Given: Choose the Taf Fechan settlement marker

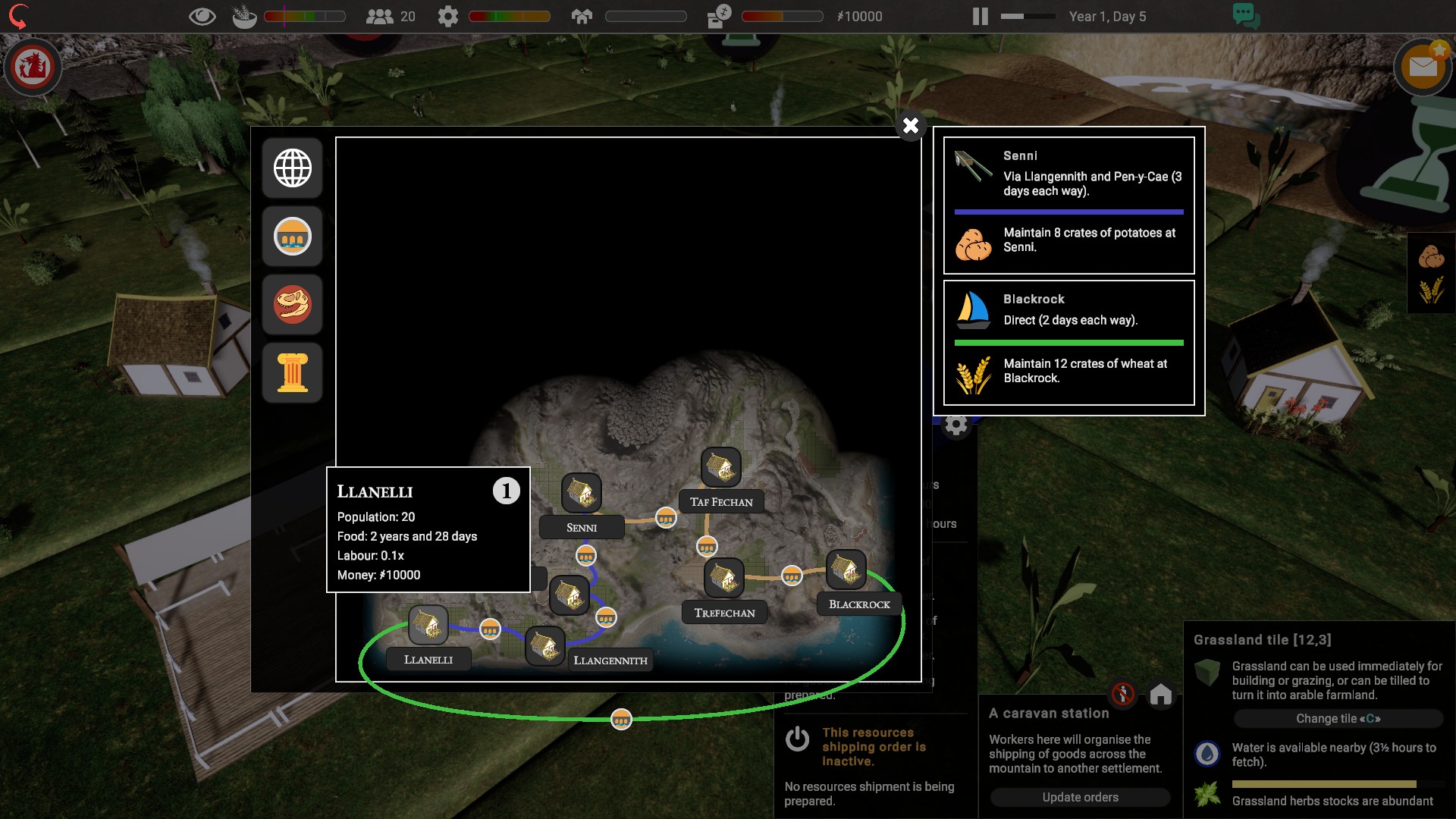Looking at the screenshot, I should 720,466.
